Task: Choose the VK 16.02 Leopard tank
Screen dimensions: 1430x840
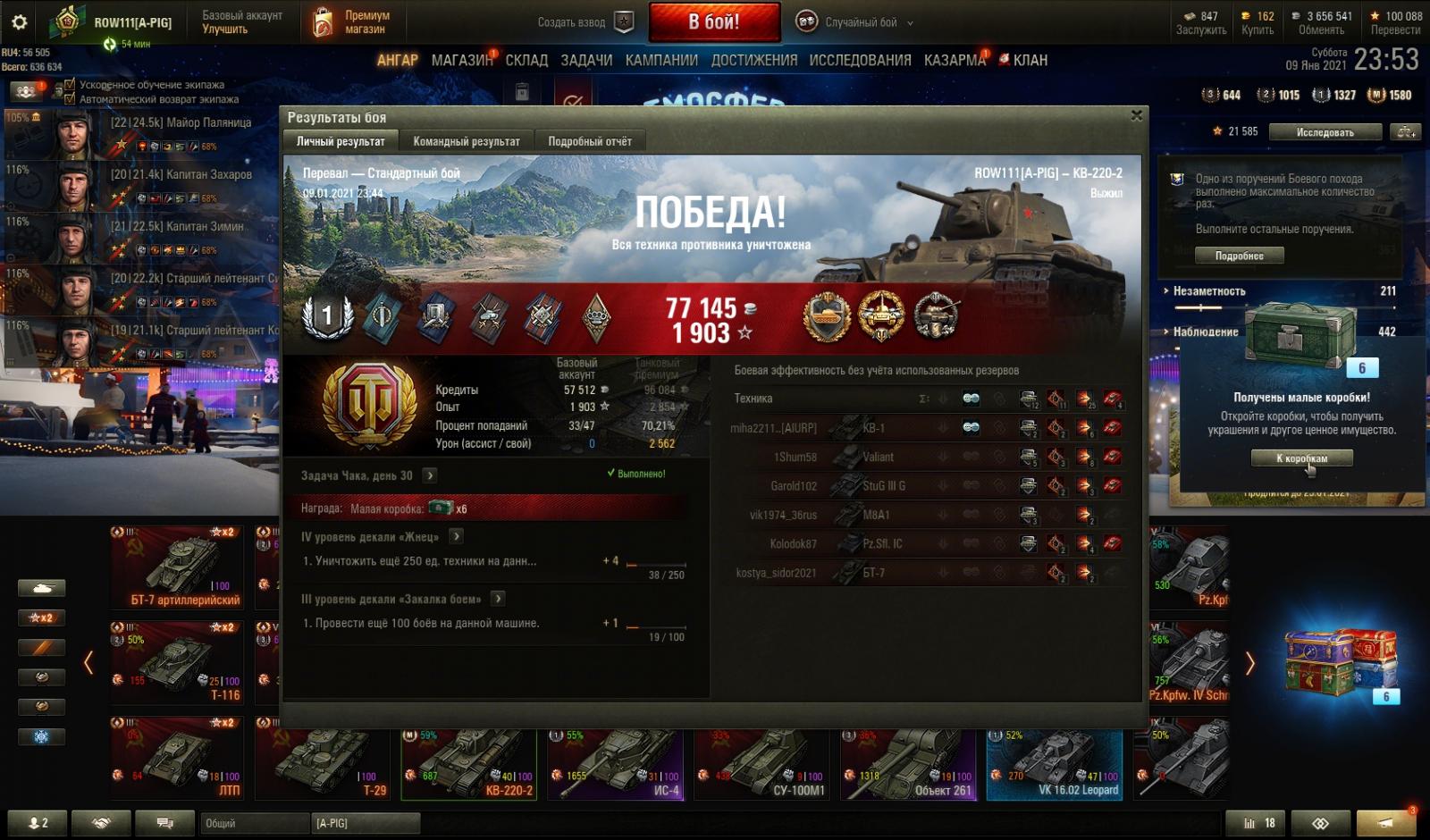Action: pos(1055,764)
